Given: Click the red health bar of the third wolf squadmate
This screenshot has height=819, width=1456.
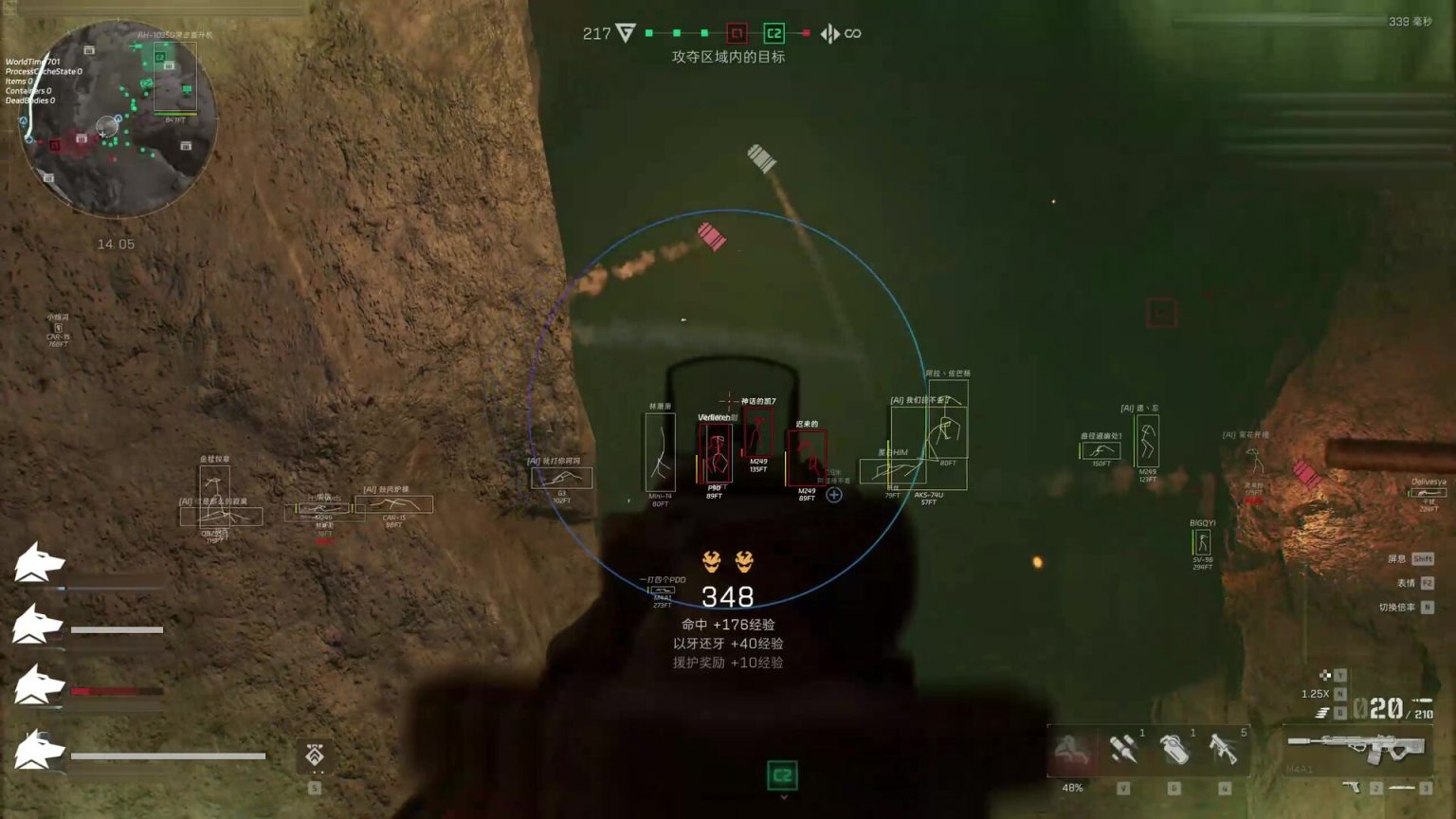Looking at the screenshot, I should click(104, 690).
